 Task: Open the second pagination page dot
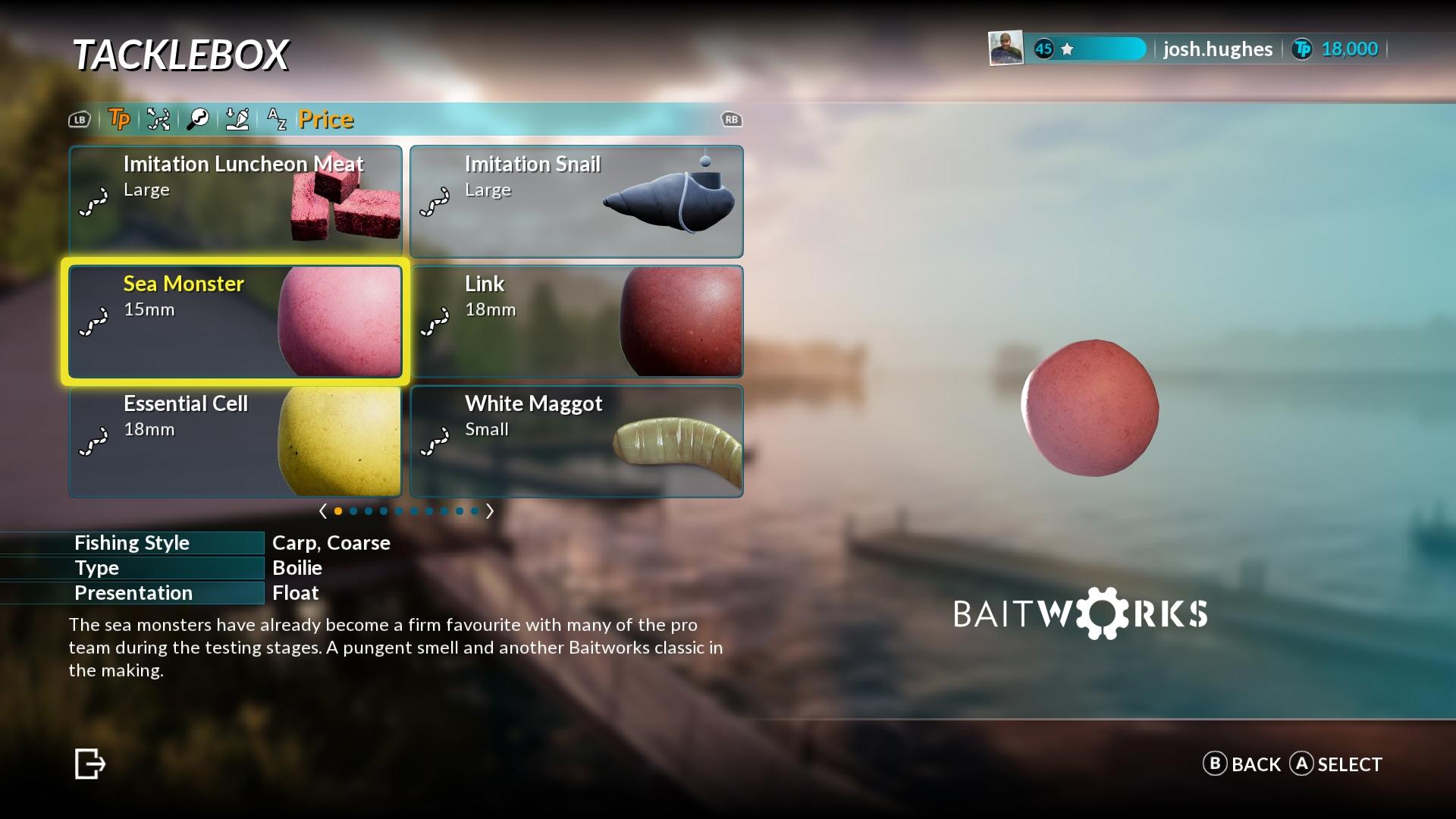(x=353, y=511)
